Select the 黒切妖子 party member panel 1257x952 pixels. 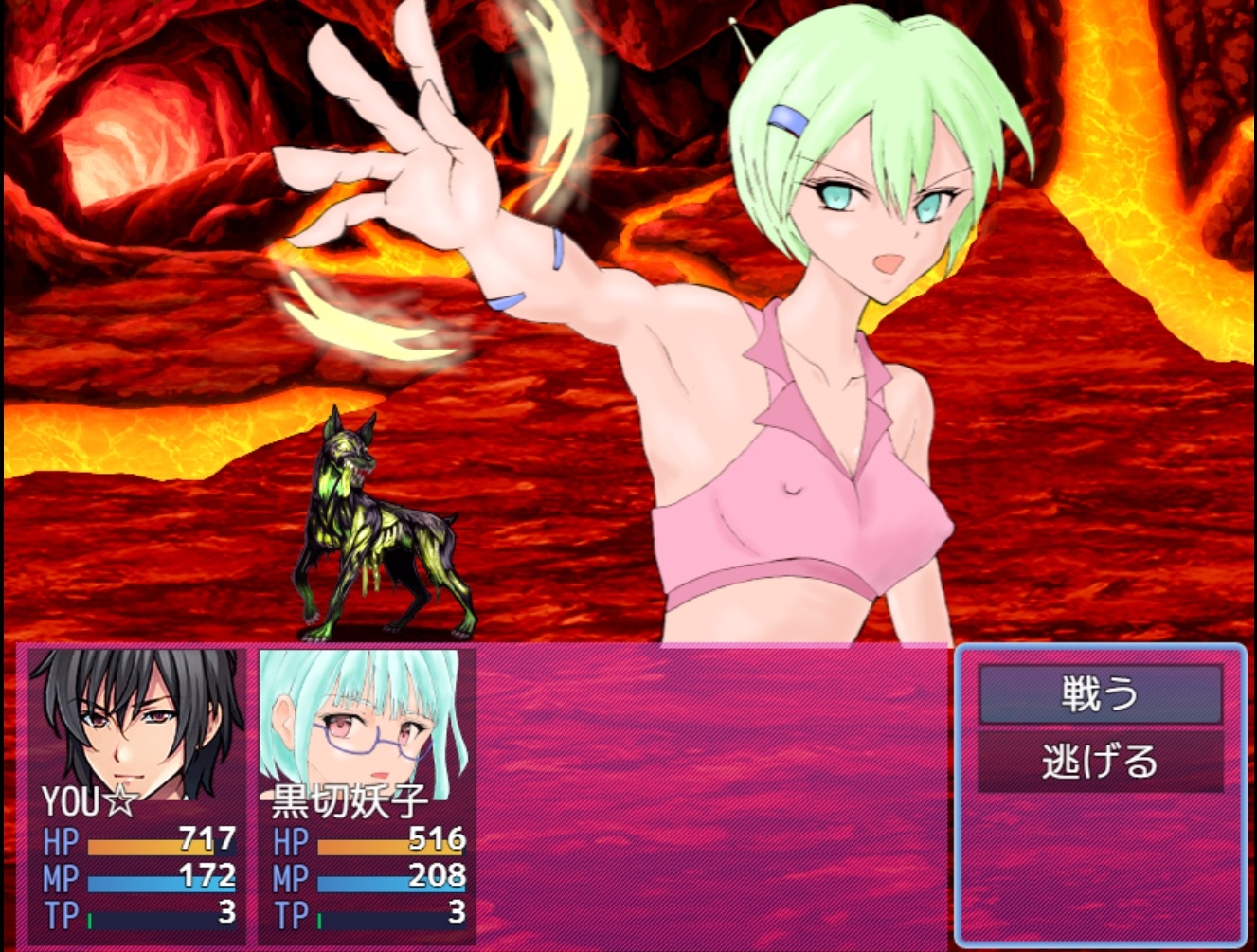367,796
